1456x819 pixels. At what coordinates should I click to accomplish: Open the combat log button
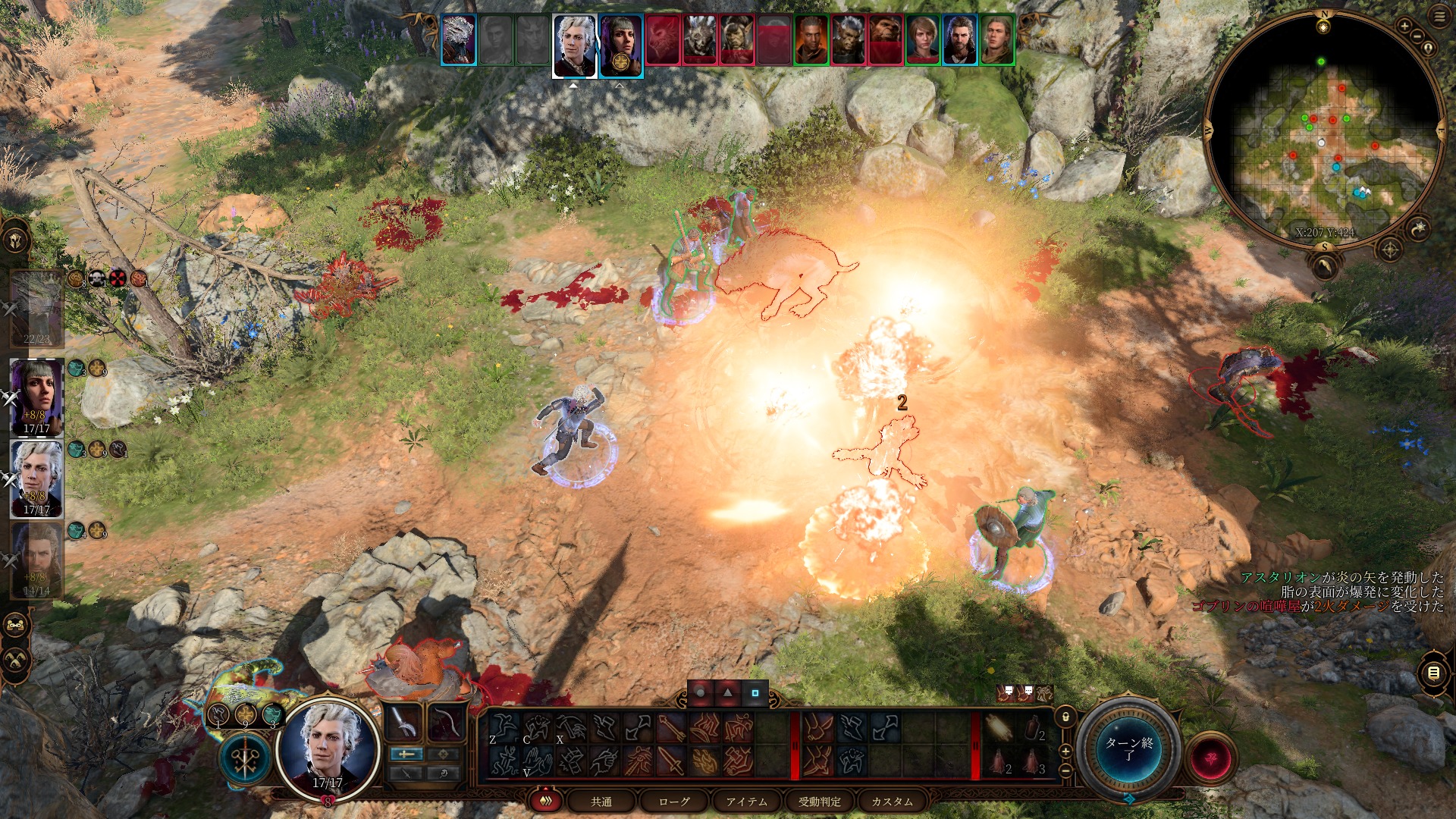(x=1433, y=673)
